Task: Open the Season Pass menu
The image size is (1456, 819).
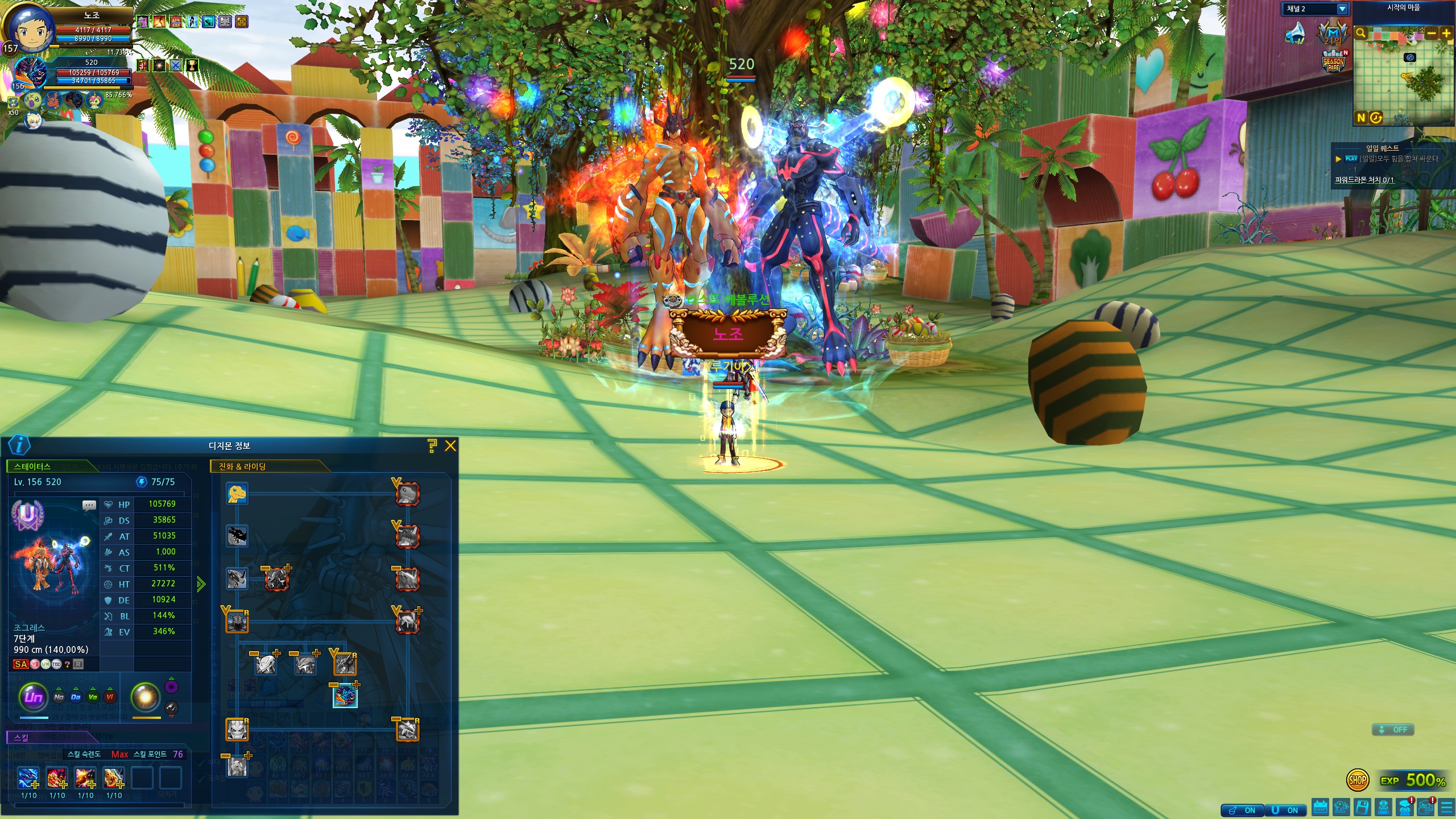Action: tap(1333, 62)
